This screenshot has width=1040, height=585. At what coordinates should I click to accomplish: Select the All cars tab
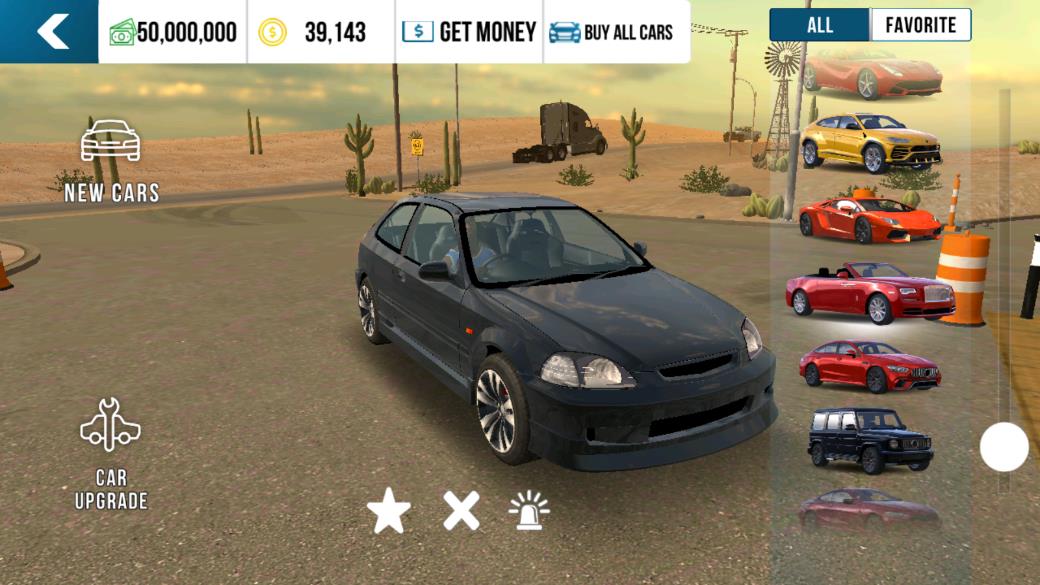[820, 25]
